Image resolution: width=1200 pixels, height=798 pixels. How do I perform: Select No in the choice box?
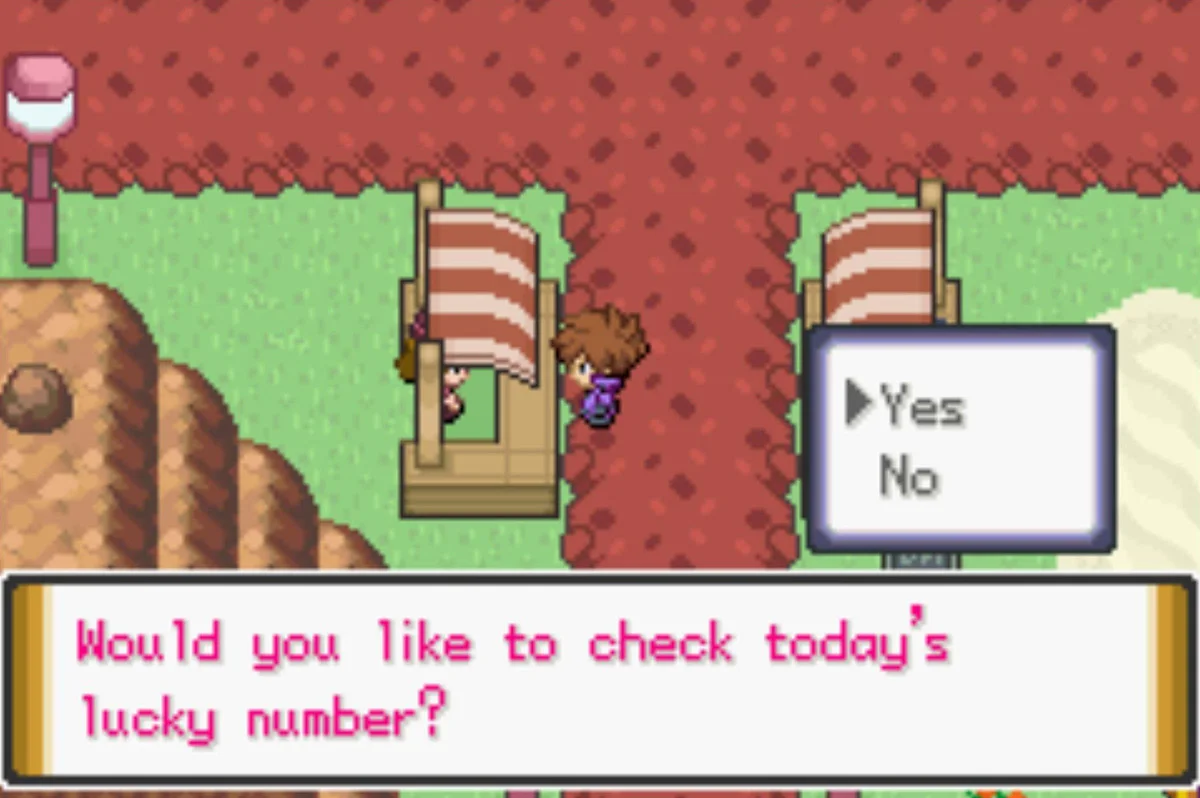coord(908,477)
